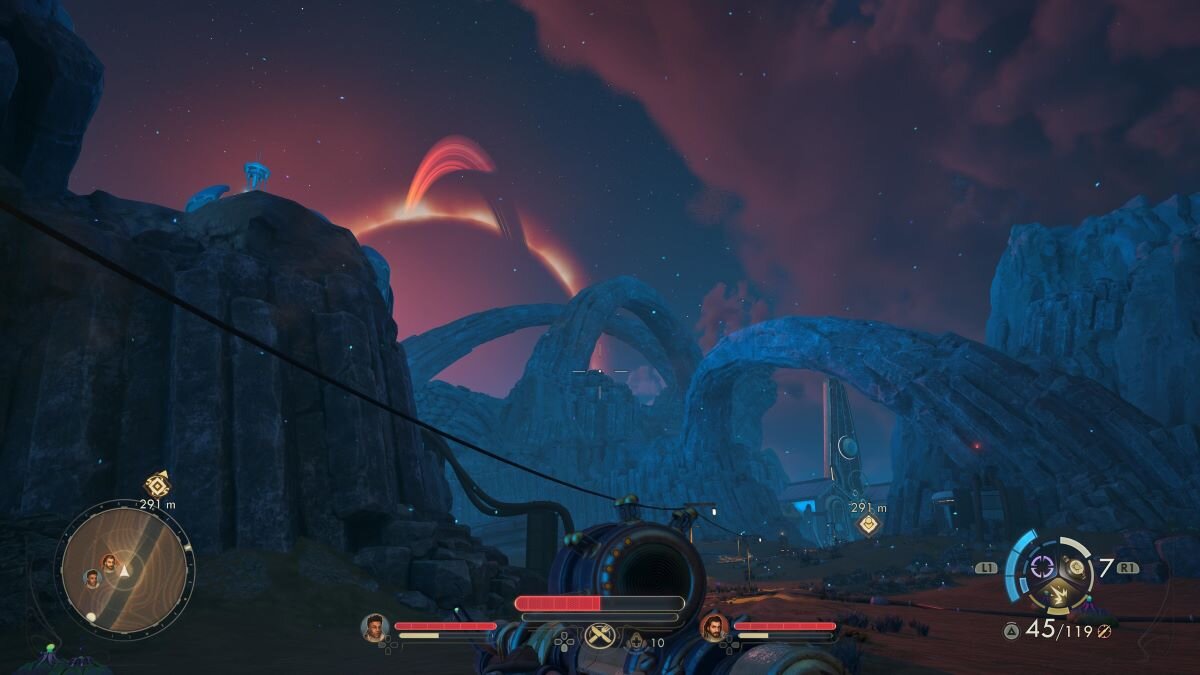Viewport: 1200px width, 675px height.
Task: Use the medical inhaler icon
Action: click(636, 640)
